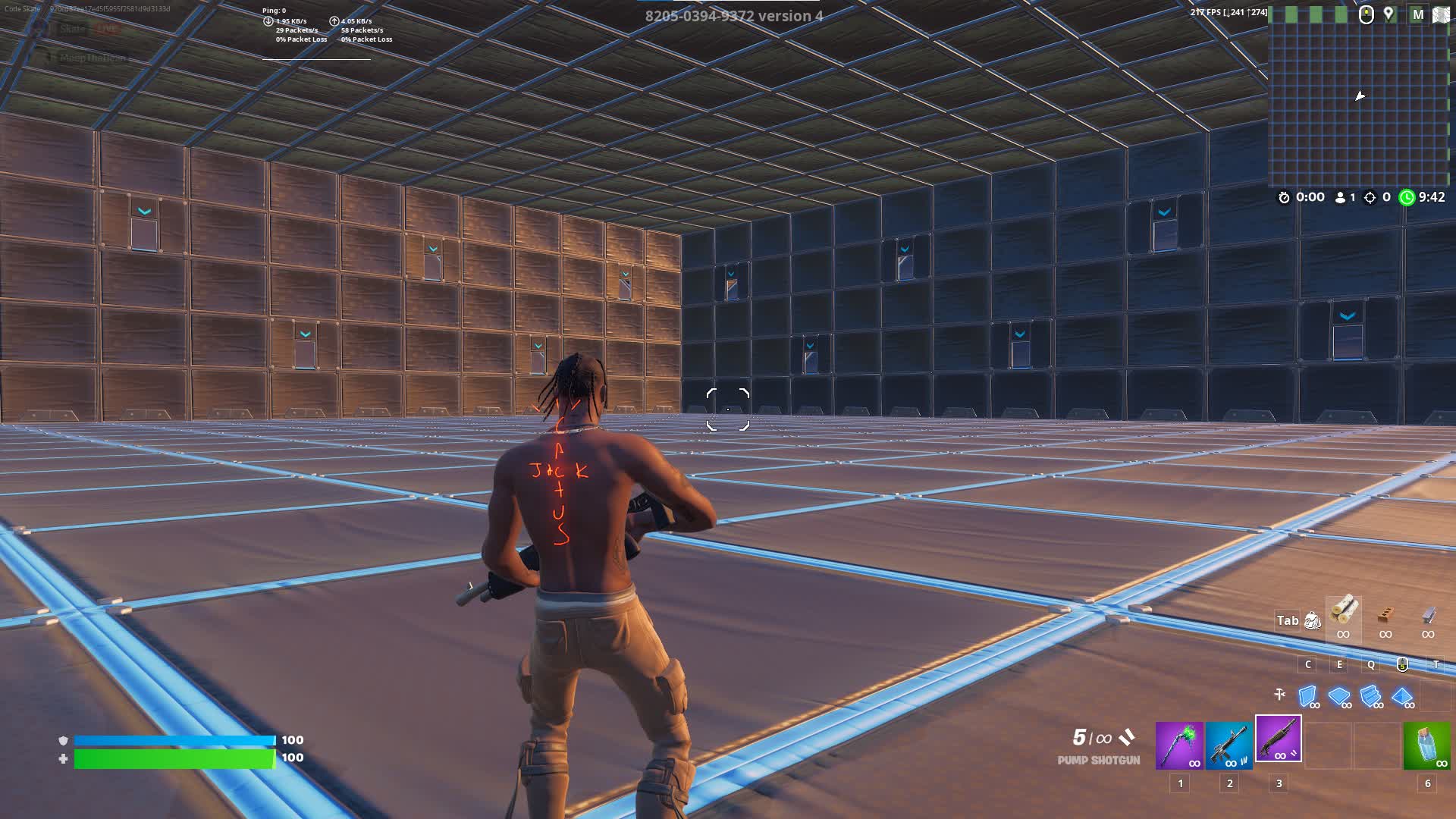Select the roof build piece icon

[x=1401, y=695]
